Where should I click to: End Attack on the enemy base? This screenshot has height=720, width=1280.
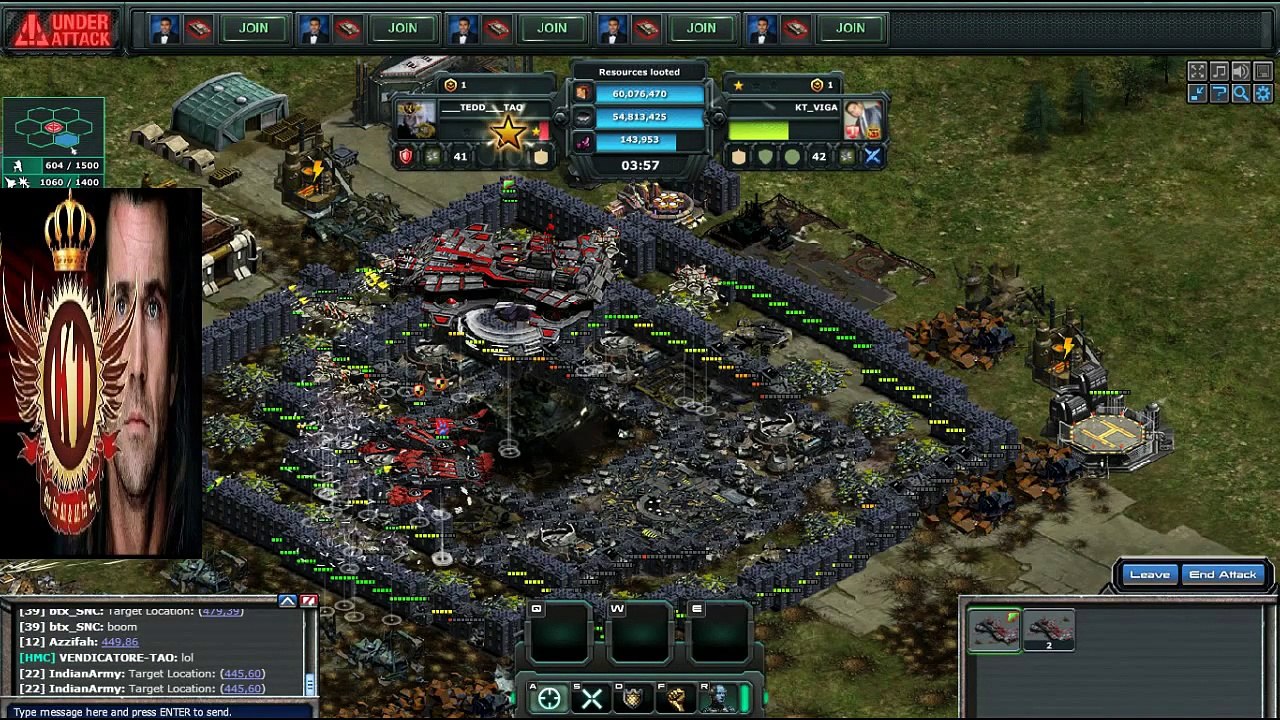pos(1222,575)
